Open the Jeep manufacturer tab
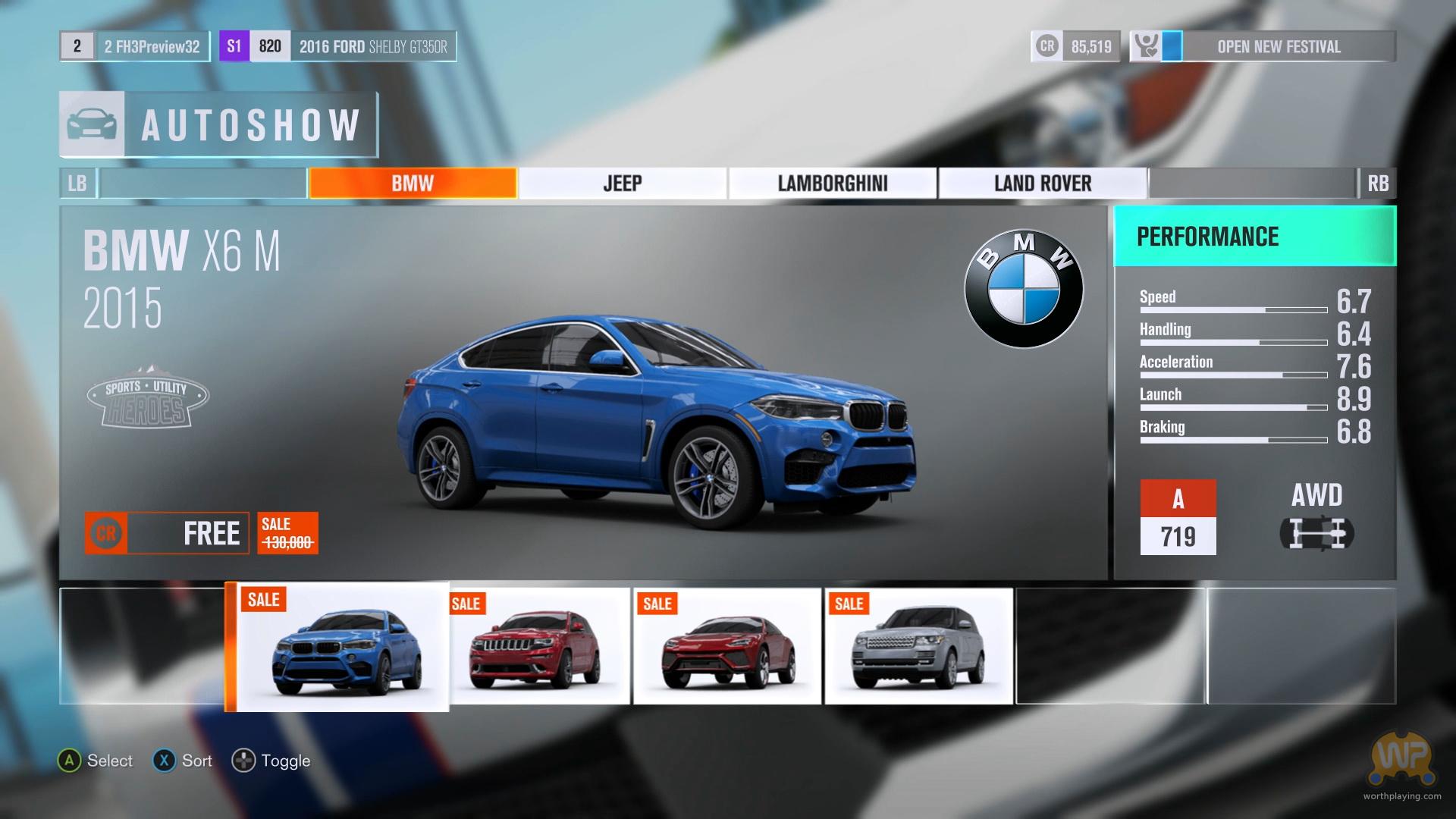Image resolution: width=1456 pixels, height=819 pixels. tap(622, 184)
